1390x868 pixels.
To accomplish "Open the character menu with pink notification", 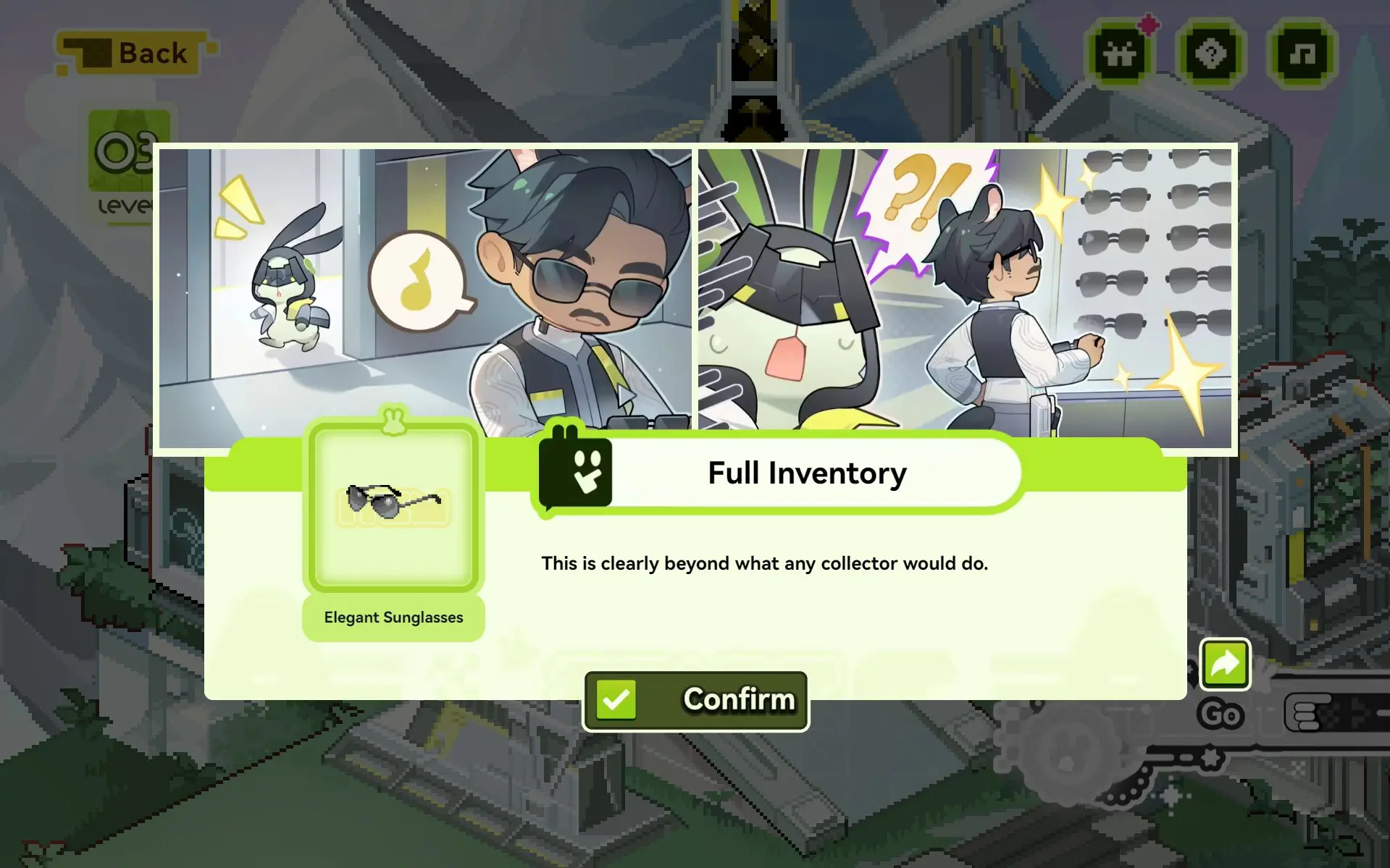I will [x=1120, y=54].
